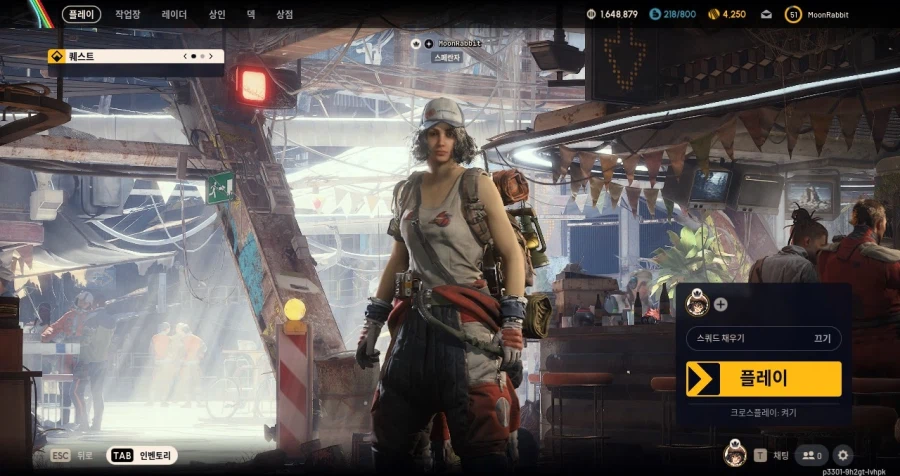Viewport: 900px width, 476px height.
Task: Toggle the 스쿼드 채우기 option
Action: point(764,339)
